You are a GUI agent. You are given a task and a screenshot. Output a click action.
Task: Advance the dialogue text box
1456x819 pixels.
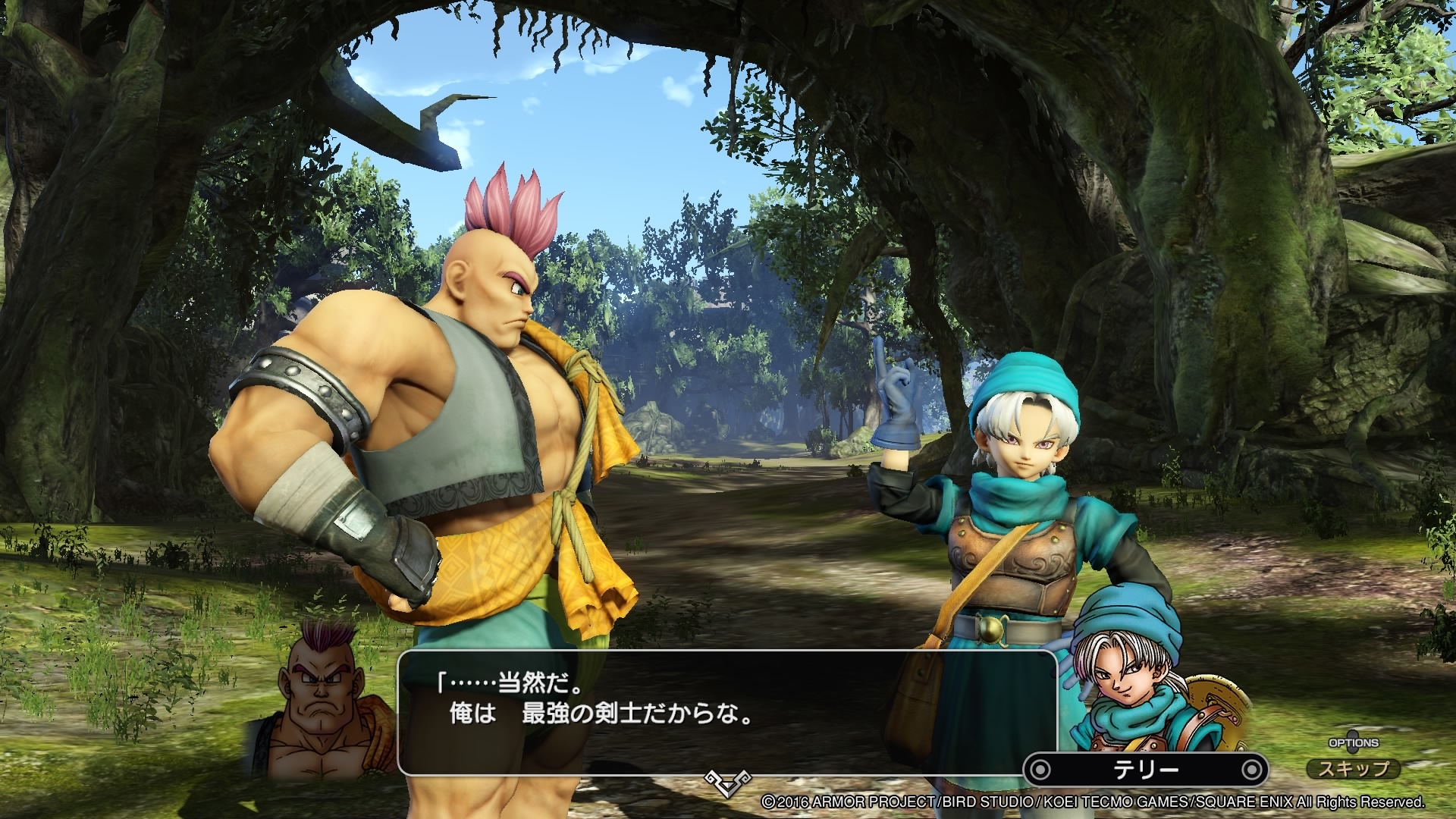pos(726,711)
